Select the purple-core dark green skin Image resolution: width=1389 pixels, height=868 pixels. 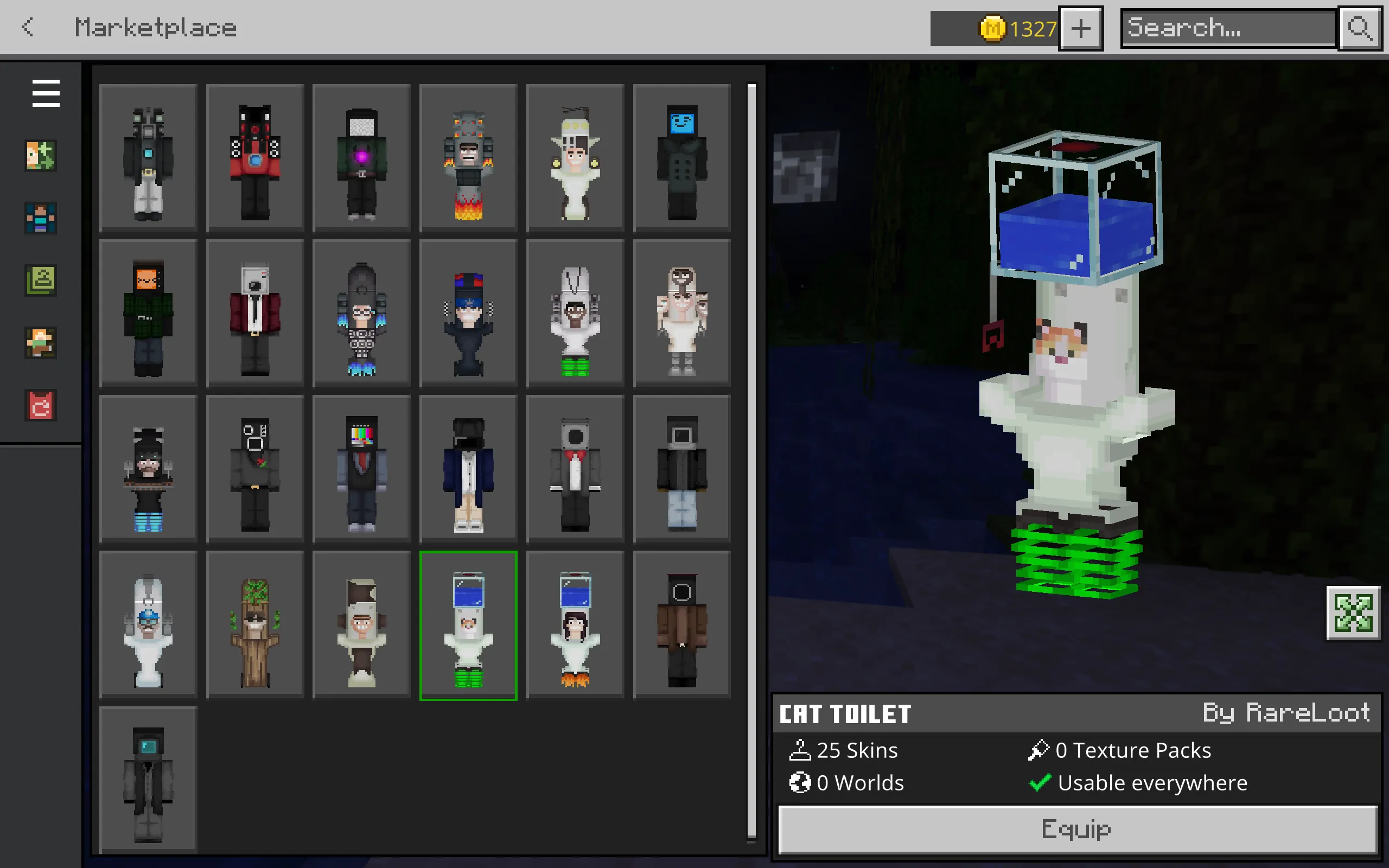361,158
